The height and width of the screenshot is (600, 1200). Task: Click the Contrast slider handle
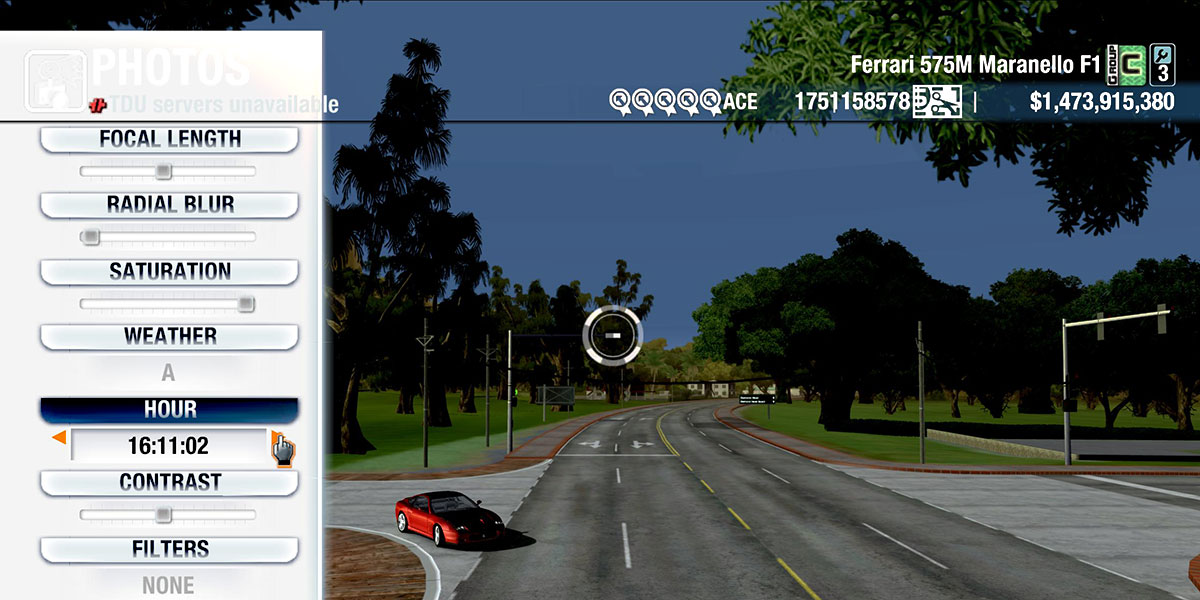coord(163,515)
